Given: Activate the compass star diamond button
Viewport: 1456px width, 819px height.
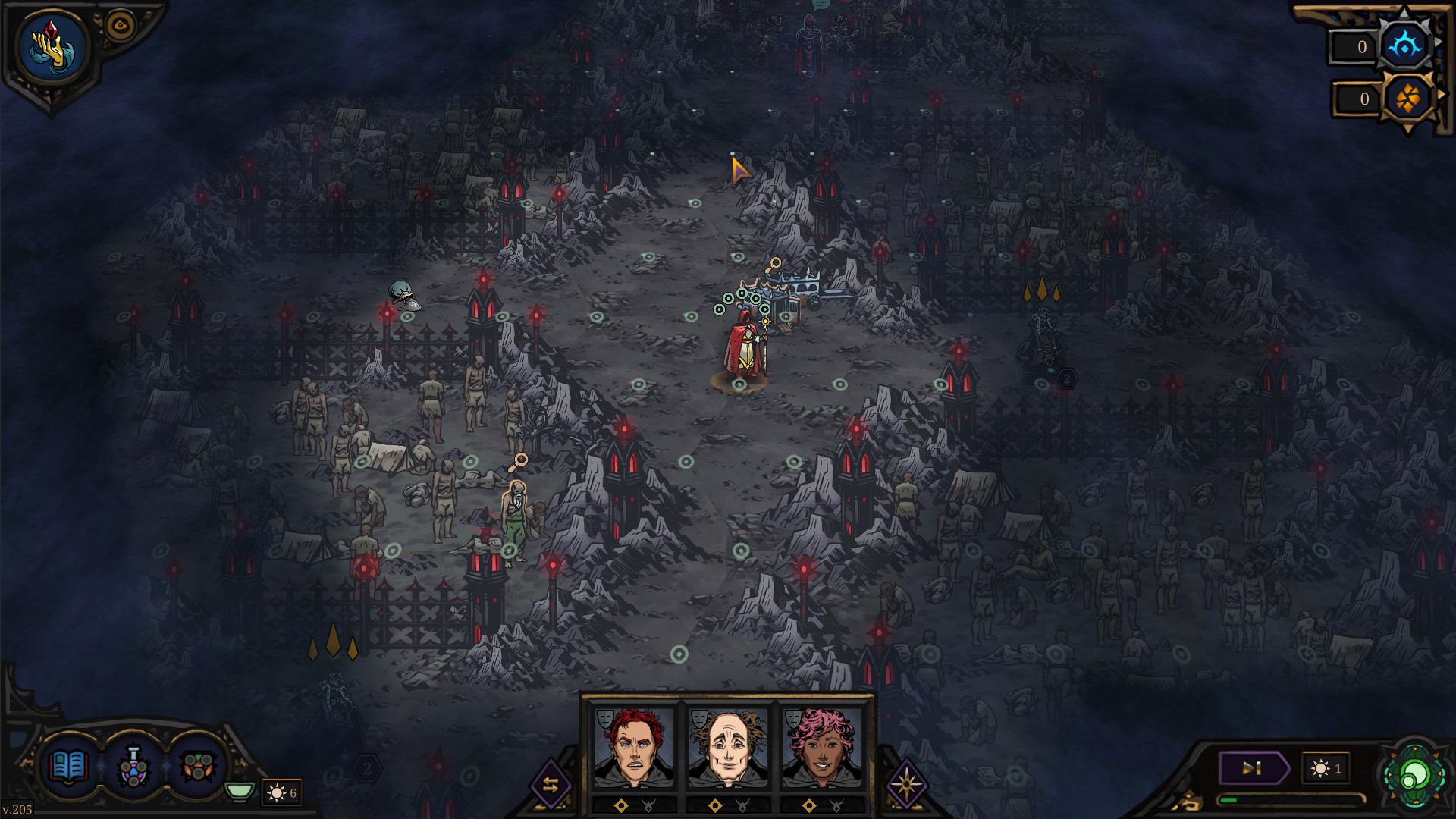Looking at the screenshot, I should coord(905,785).
